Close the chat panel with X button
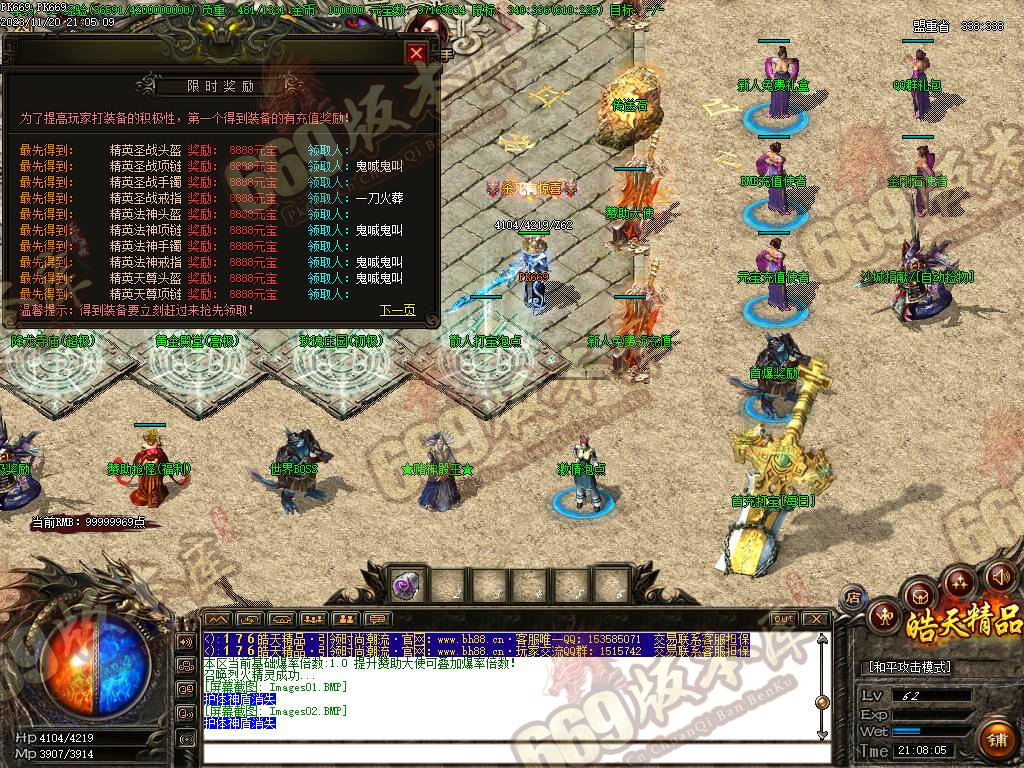Viewport: 1024px width, 768px height. [x=816, y=619]
